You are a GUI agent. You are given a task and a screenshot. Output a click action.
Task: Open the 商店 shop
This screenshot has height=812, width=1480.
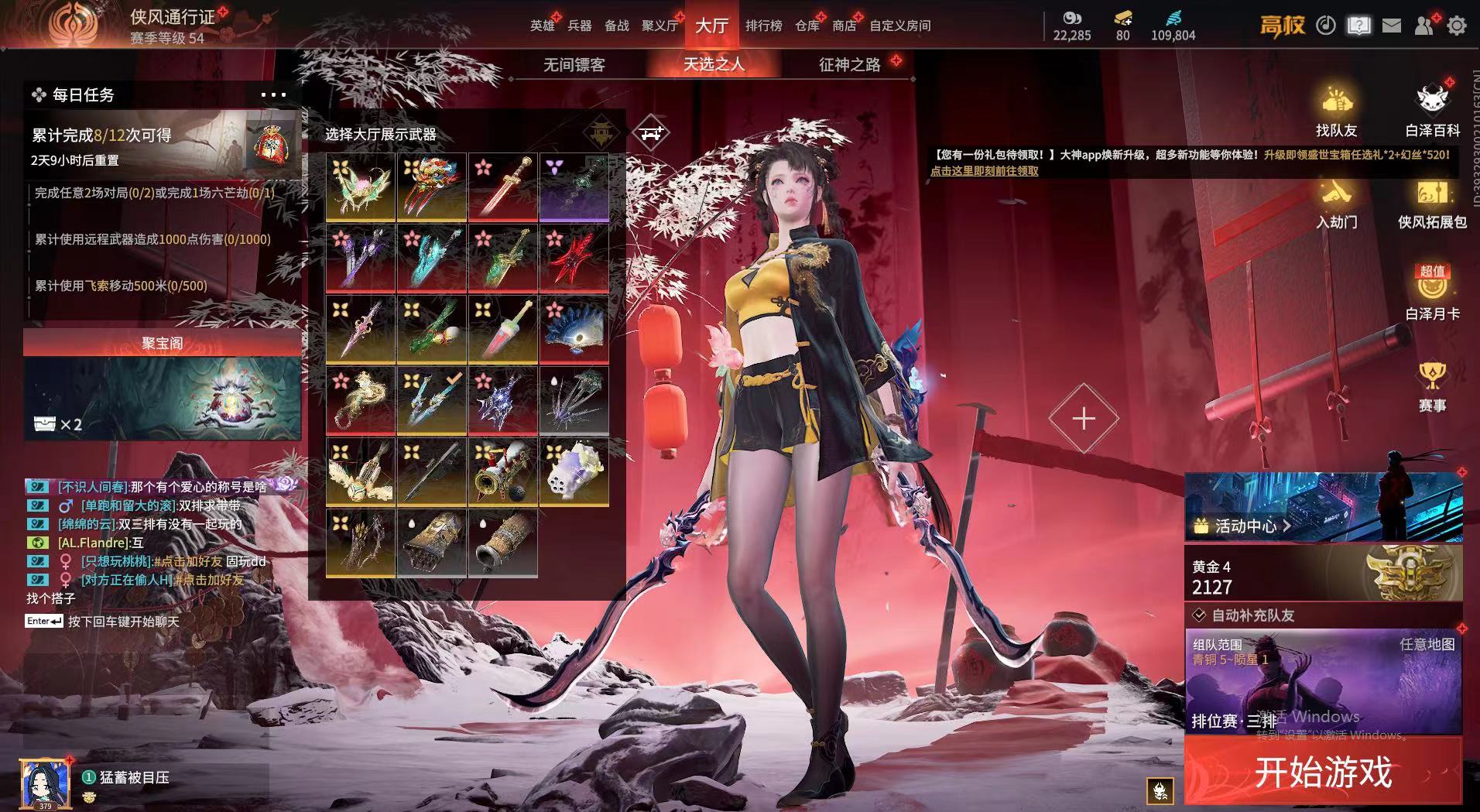pyautogui.click(x=844, y=26)
